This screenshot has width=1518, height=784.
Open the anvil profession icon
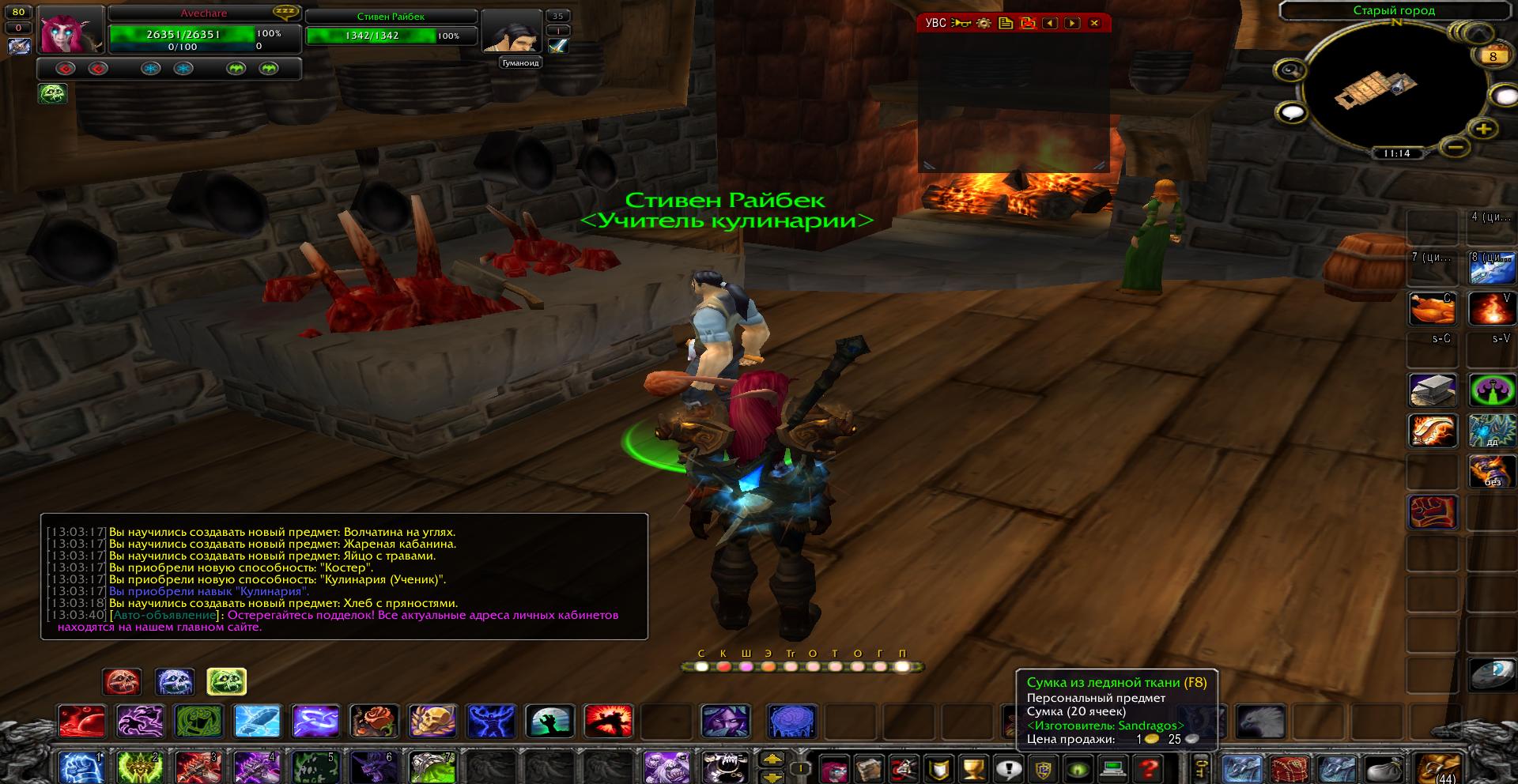coord(1432,390)
